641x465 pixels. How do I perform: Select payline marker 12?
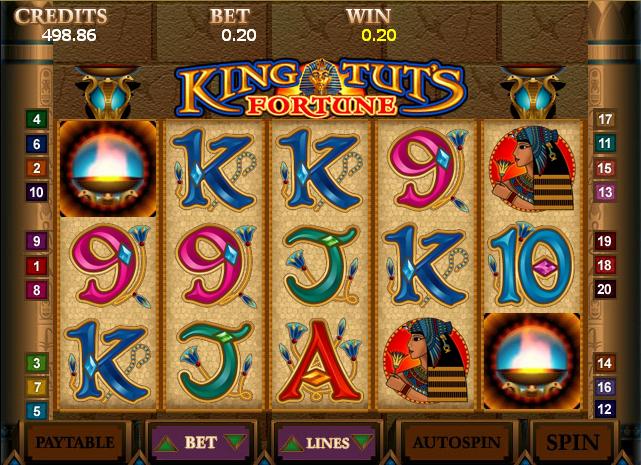pyautogui.click(x=604, y=410)
